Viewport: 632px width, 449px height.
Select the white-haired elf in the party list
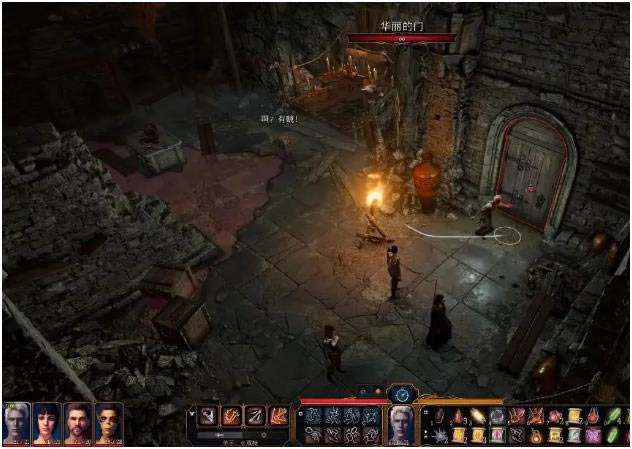pyautogui.click(x=17, y=422)
